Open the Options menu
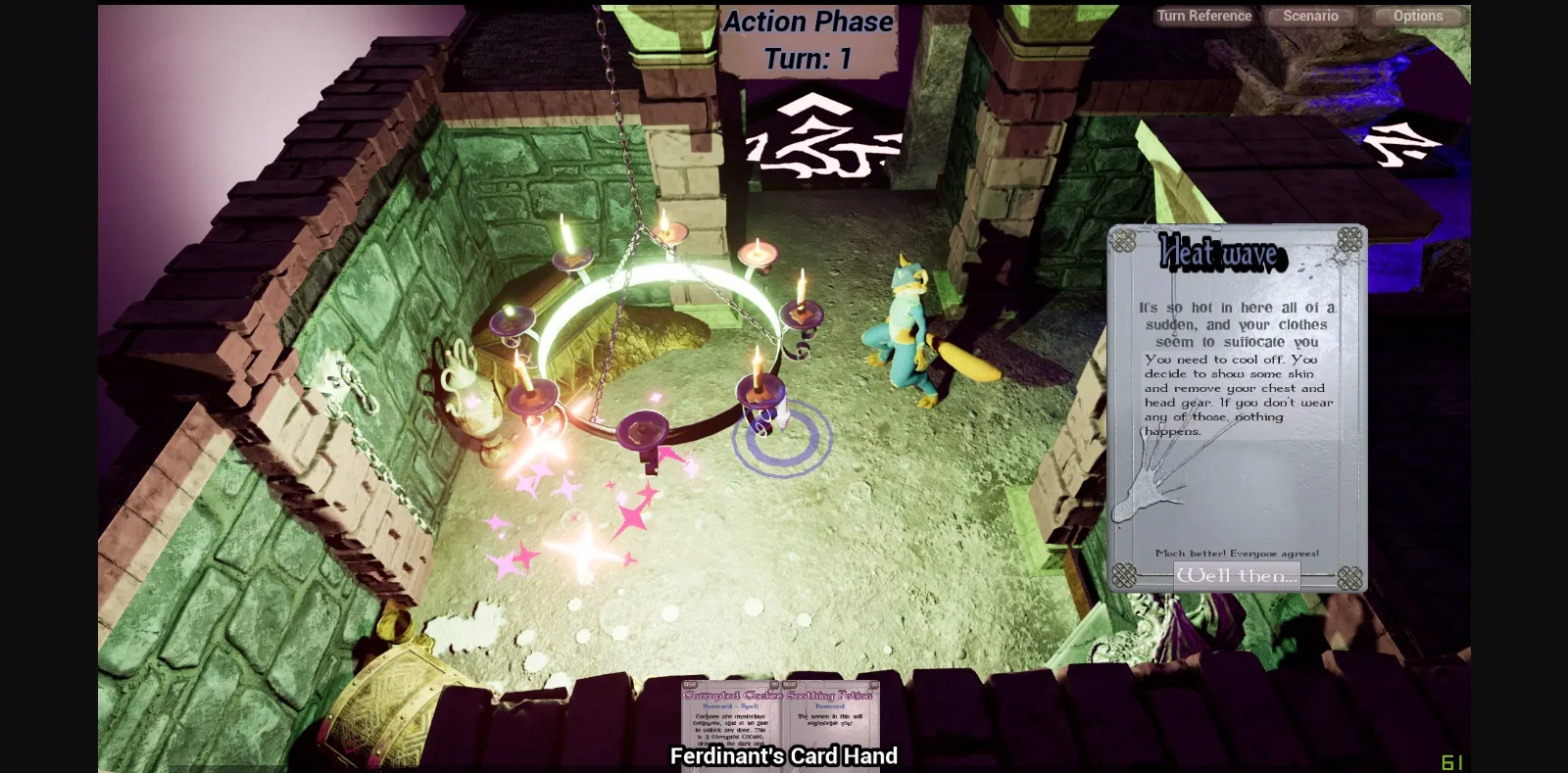 pos(1417,16)
